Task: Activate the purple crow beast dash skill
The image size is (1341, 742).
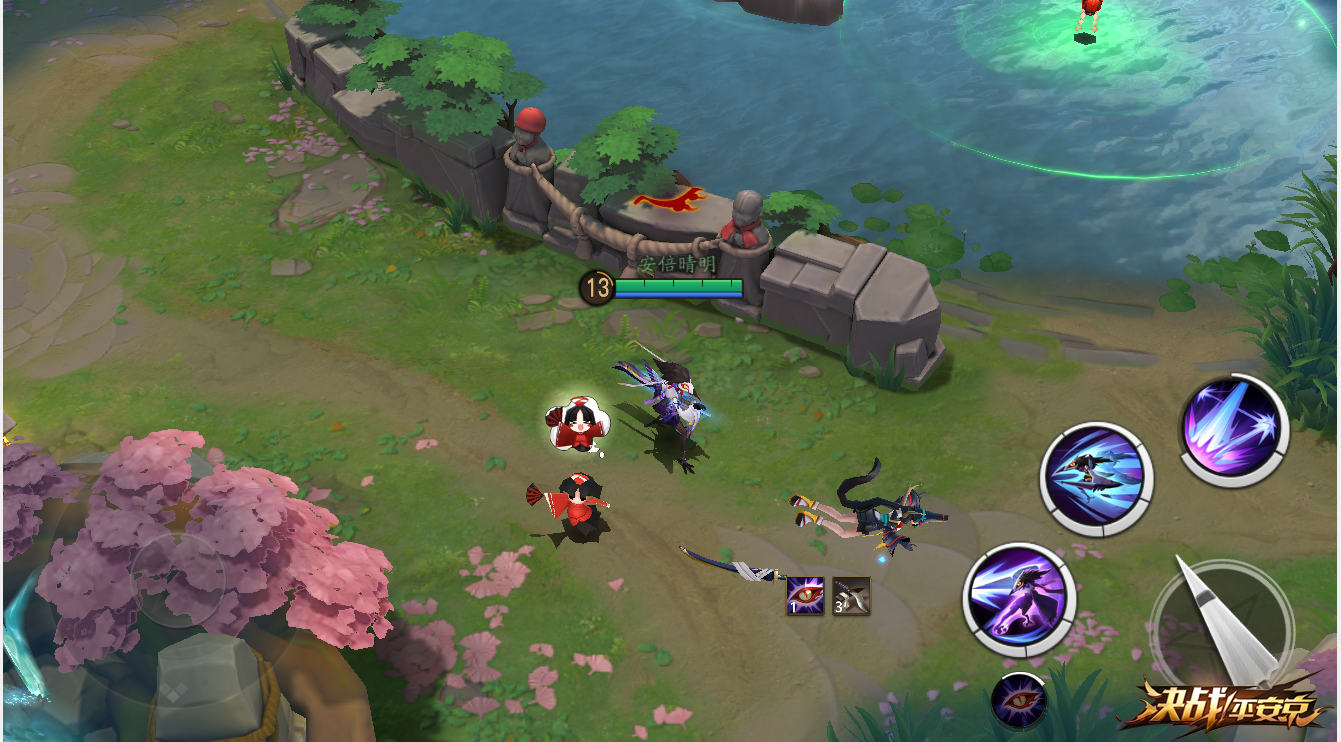Action: [x=1019, y=601]
